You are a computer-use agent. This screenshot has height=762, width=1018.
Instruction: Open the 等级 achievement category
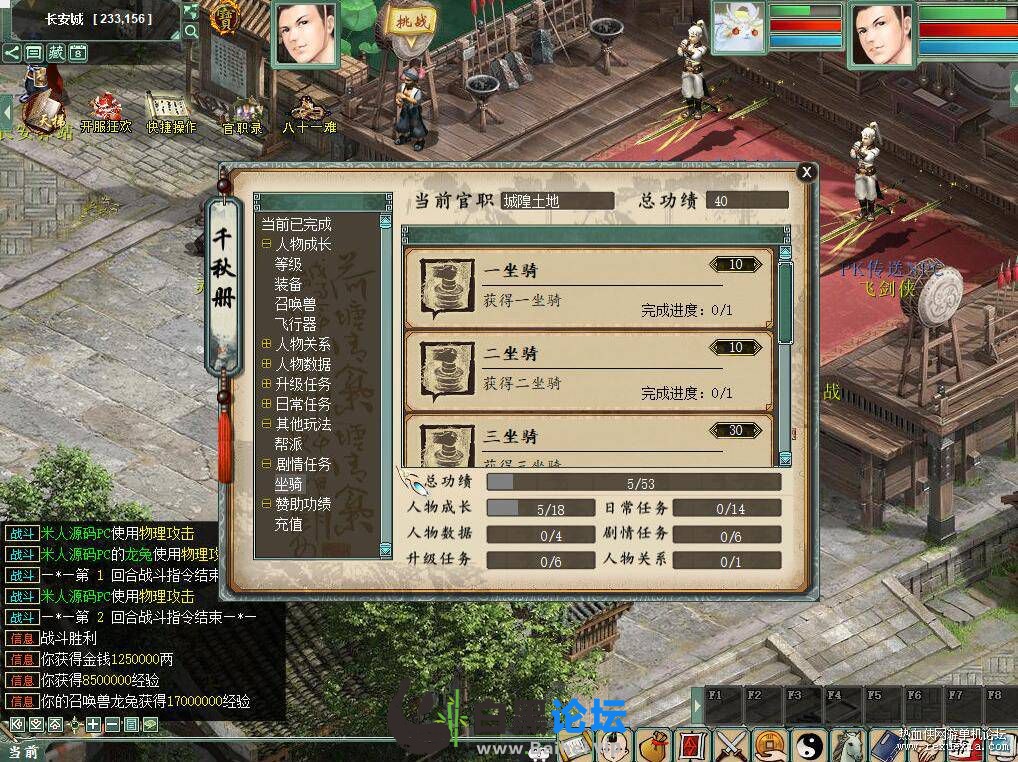288,265
